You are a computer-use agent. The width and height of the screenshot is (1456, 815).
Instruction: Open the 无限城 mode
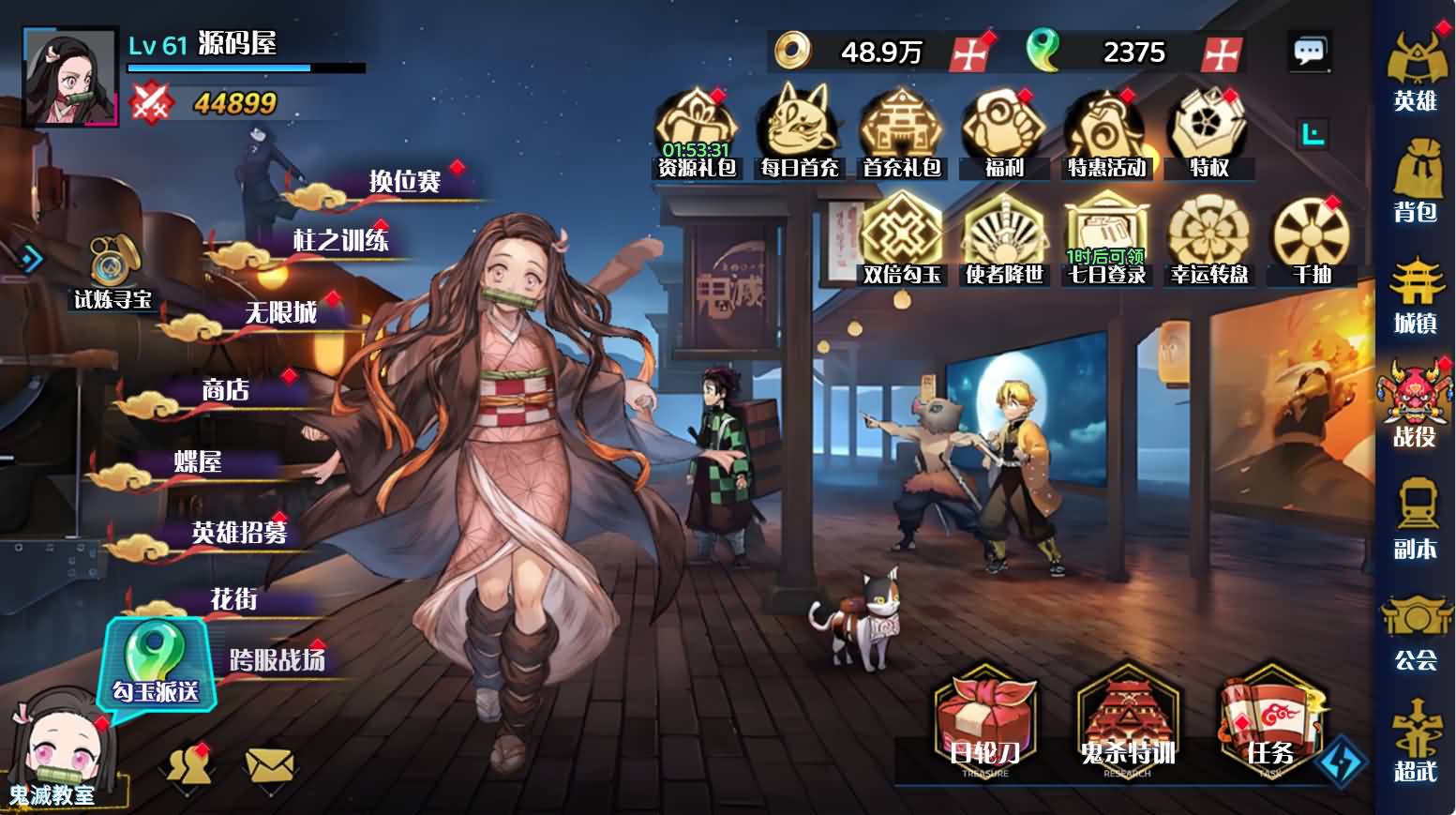[x=280, y=312]
